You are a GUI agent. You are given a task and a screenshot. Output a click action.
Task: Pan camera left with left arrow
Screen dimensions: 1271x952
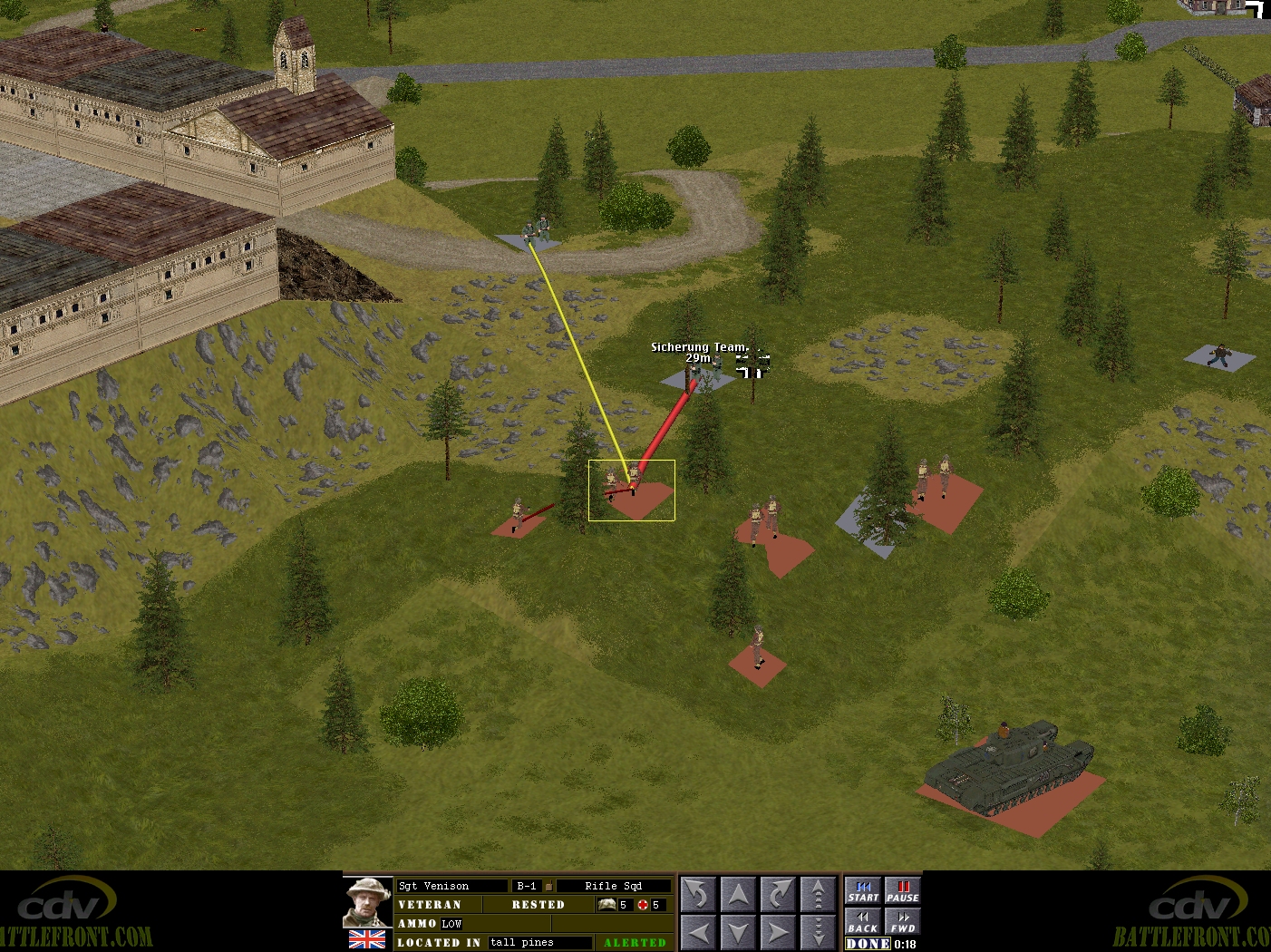click(699, 931)
